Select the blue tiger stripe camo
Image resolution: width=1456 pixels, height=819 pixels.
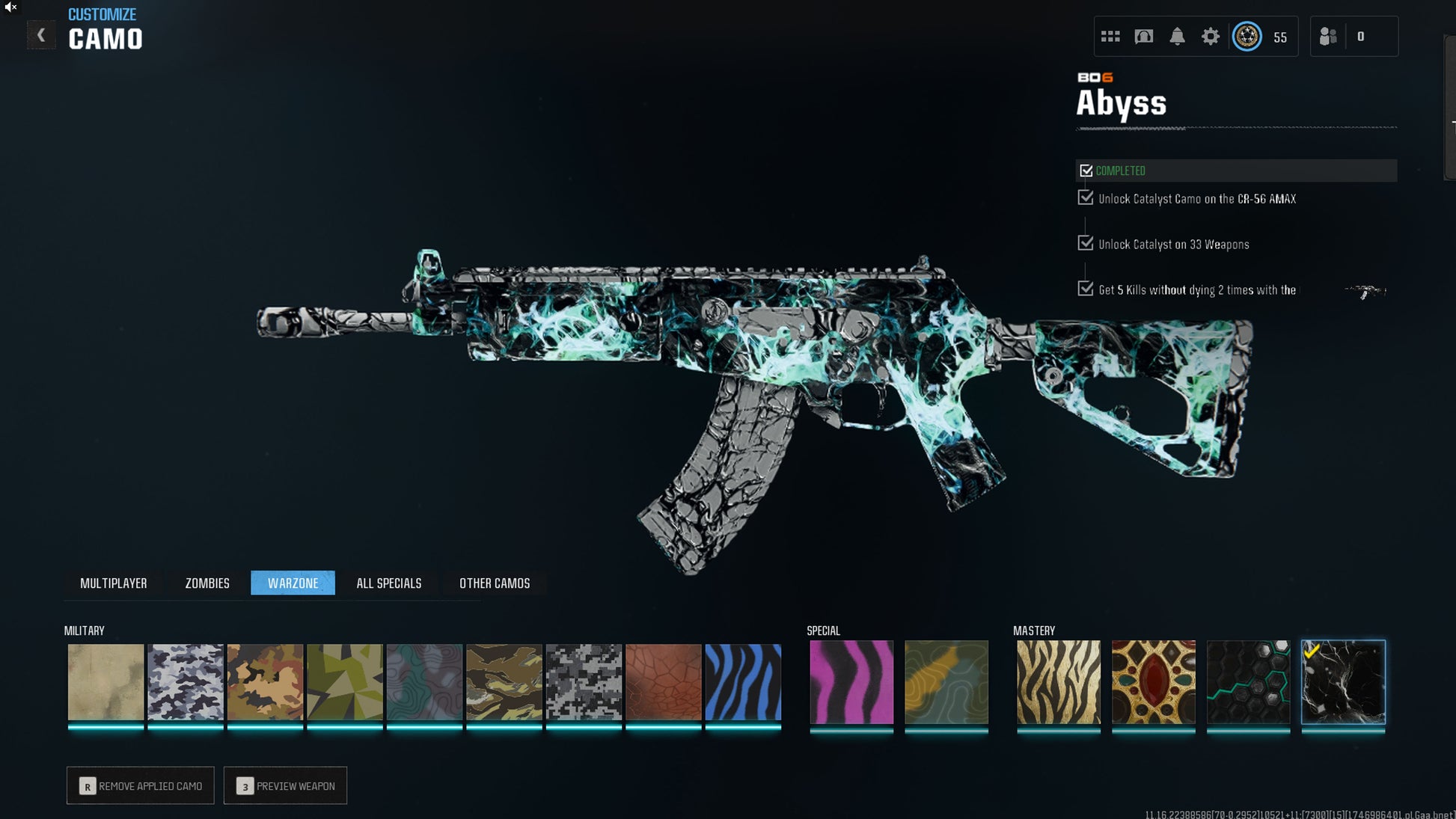pos(743,682)
